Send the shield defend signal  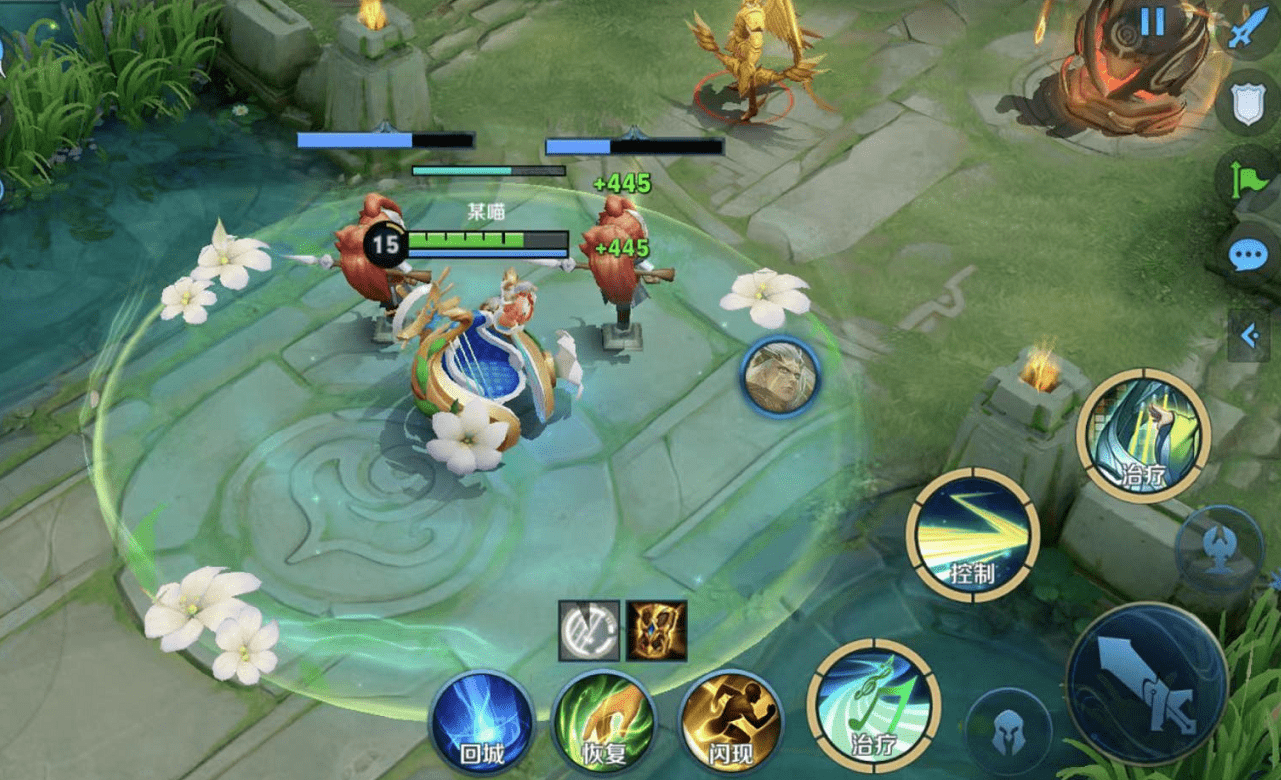[1248, 105]
